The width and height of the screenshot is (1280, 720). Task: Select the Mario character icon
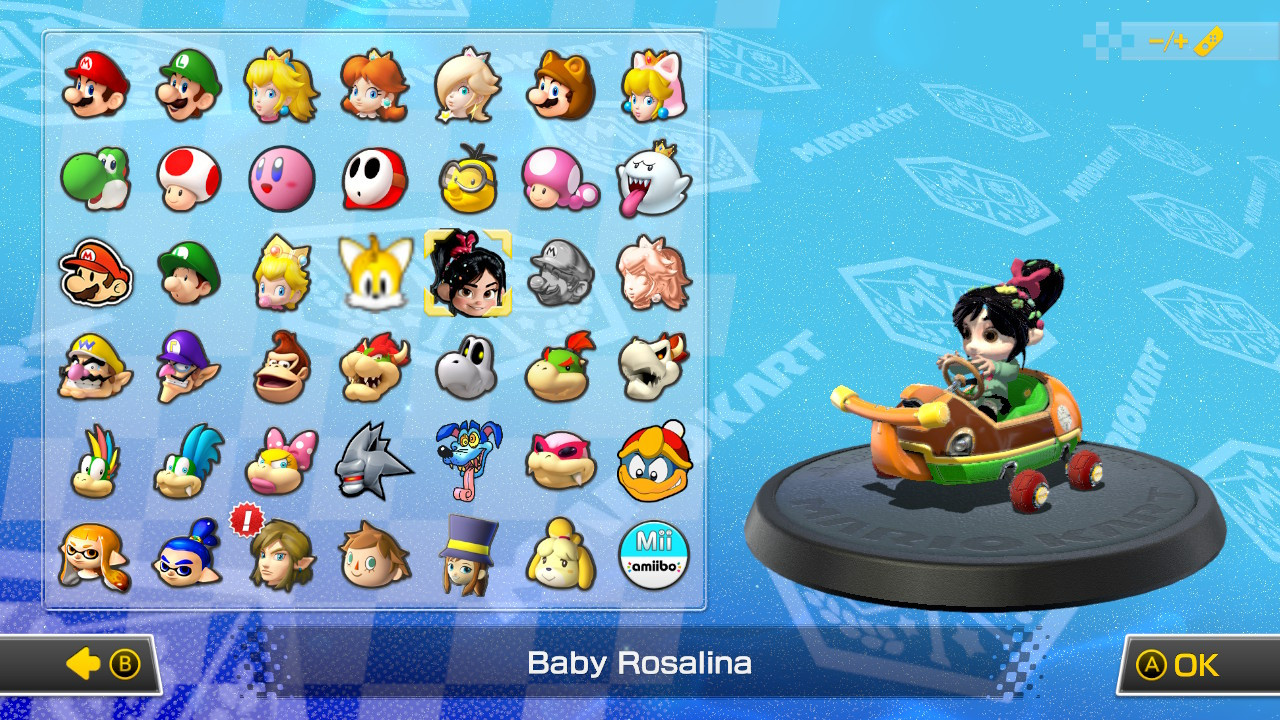(x=95, y=85)
